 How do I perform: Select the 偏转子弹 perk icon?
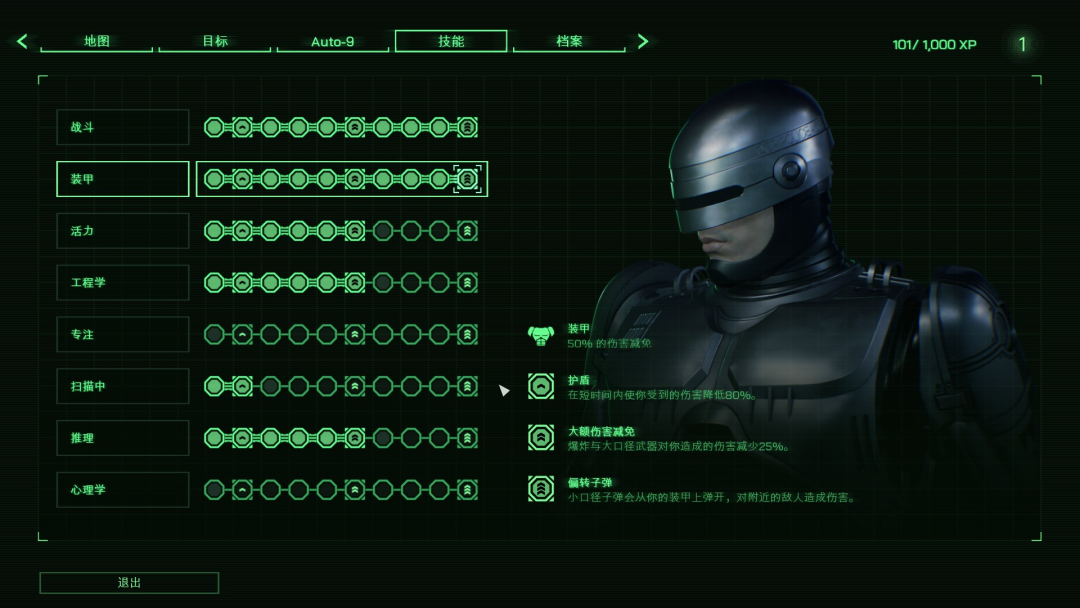pyautogui.click(x=541, y=488)
